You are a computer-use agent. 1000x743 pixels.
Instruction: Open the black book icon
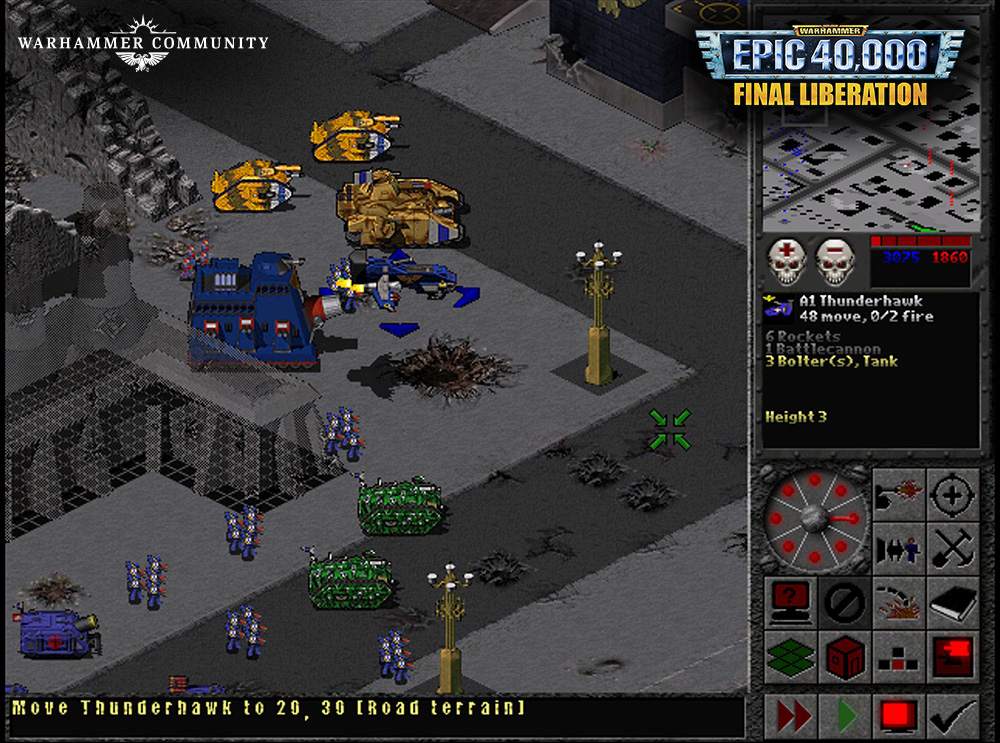click(952, 602)
